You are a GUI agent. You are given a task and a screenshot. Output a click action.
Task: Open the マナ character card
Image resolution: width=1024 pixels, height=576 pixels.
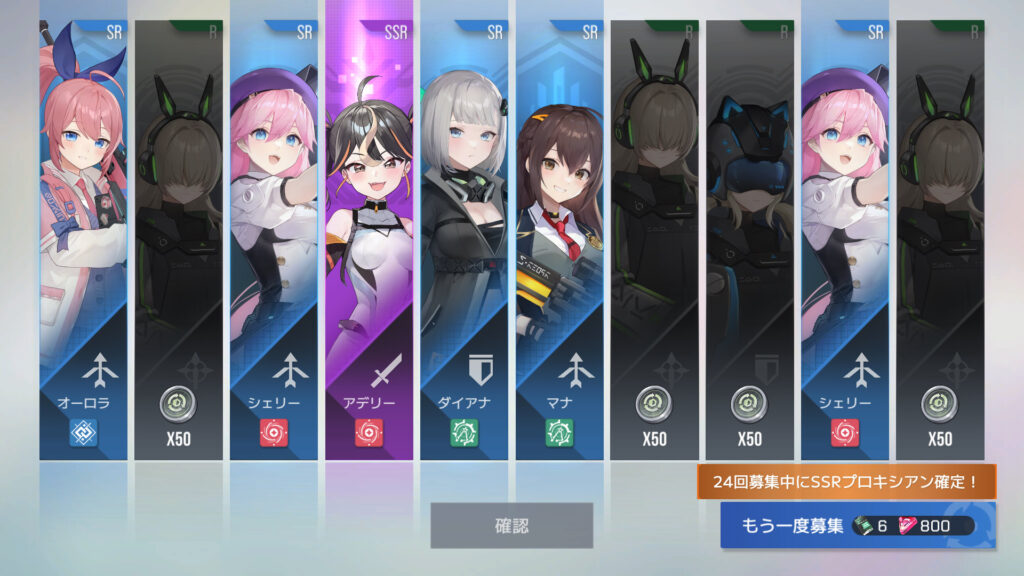558,240
